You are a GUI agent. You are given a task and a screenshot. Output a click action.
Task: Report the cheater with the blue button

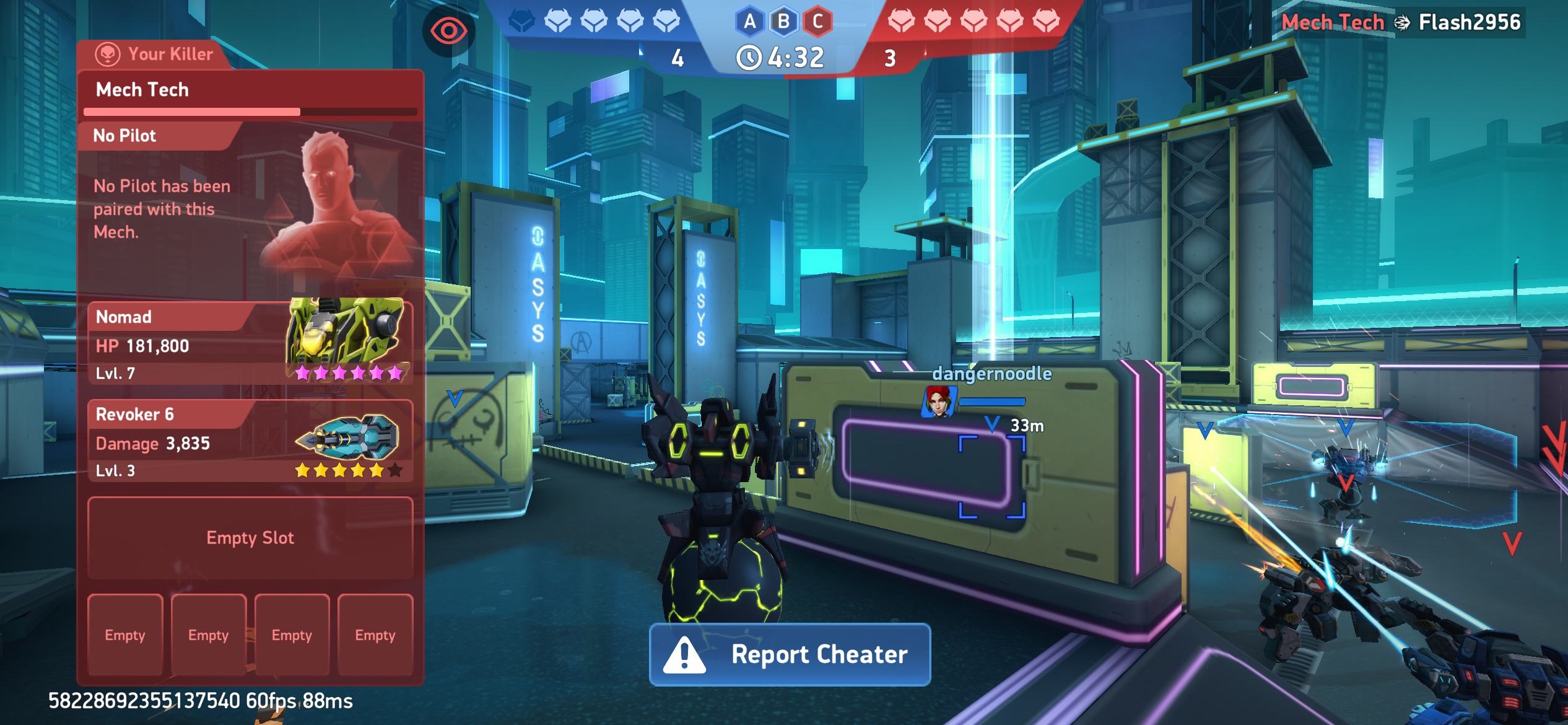click(790, 654)
